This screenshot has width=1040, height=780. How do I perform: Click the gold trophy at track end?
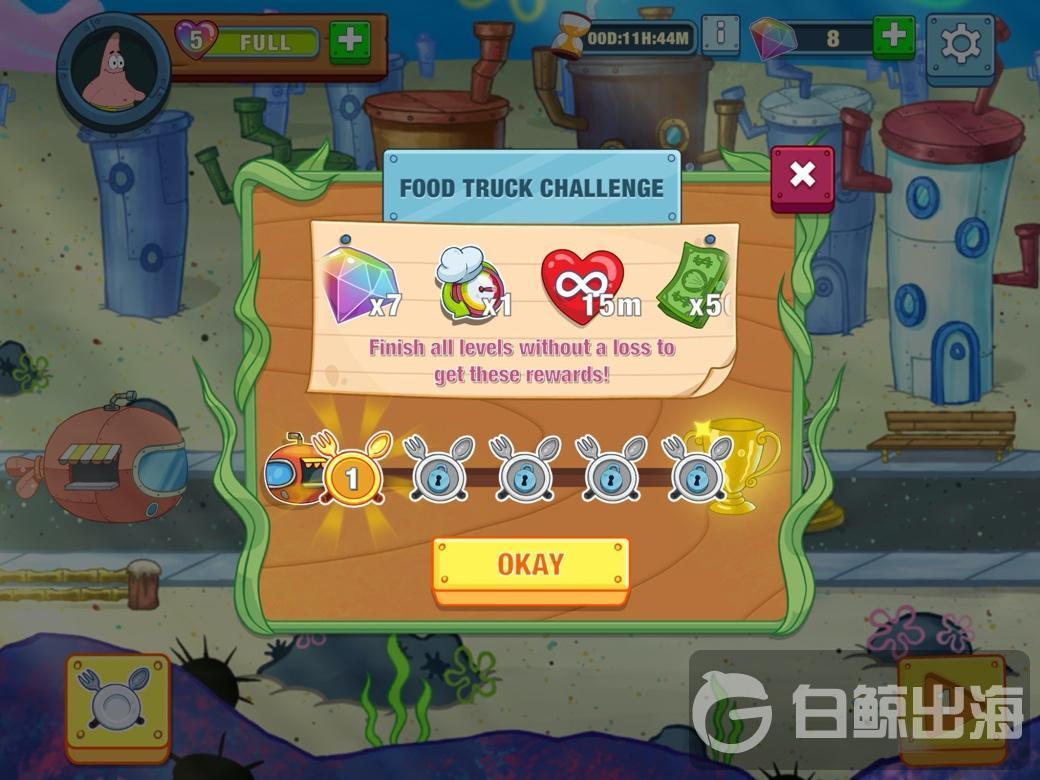point(742,465)
